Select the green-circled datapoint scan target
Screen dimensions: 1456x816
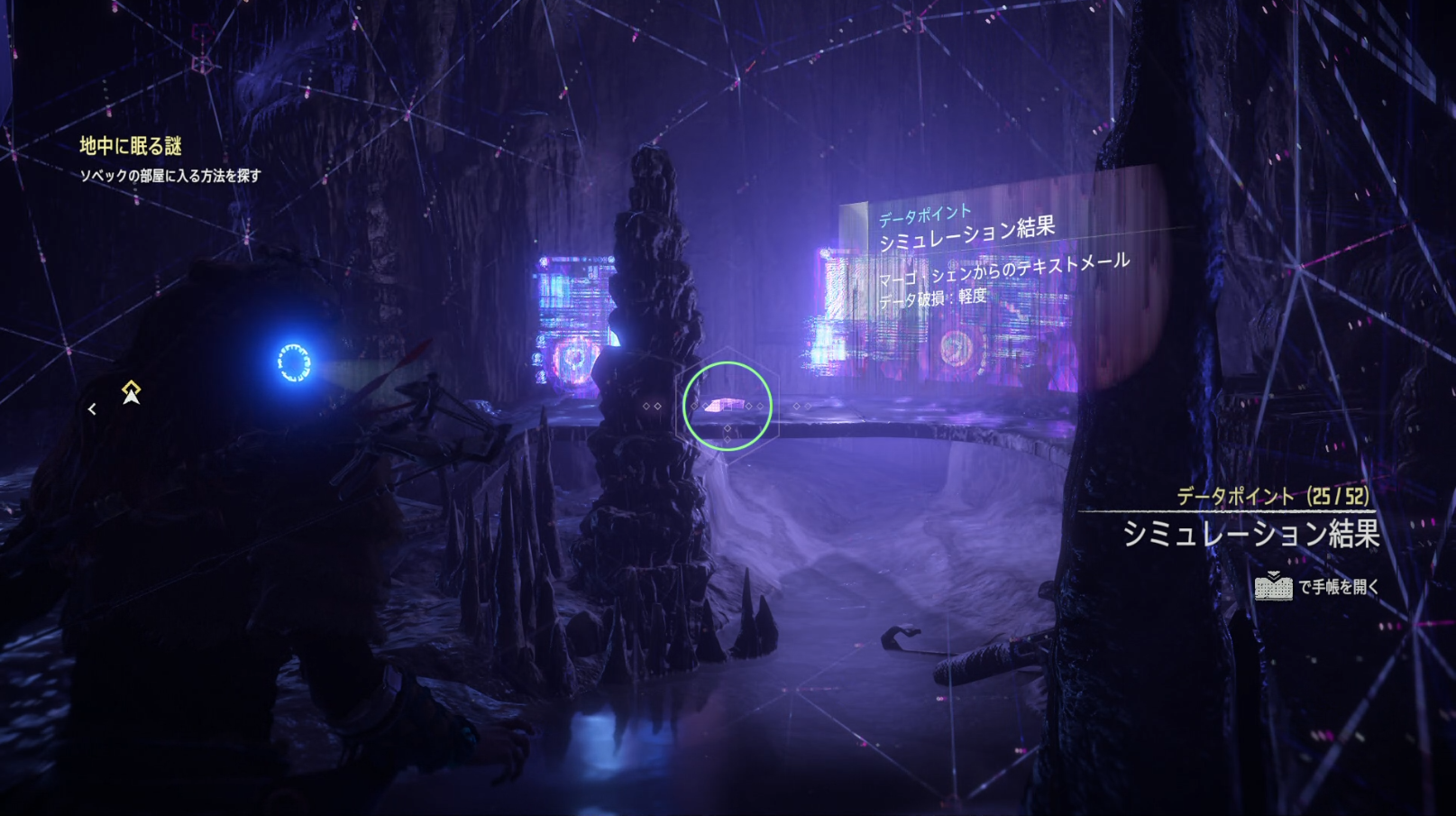(727, 406)
